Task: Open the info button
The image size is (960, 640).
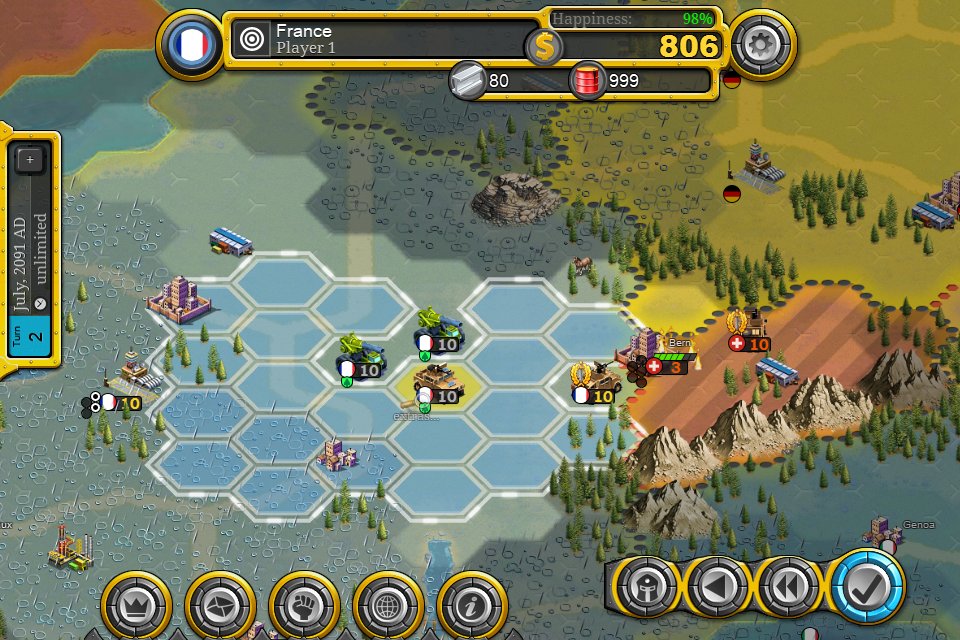Action: point(470,604)
